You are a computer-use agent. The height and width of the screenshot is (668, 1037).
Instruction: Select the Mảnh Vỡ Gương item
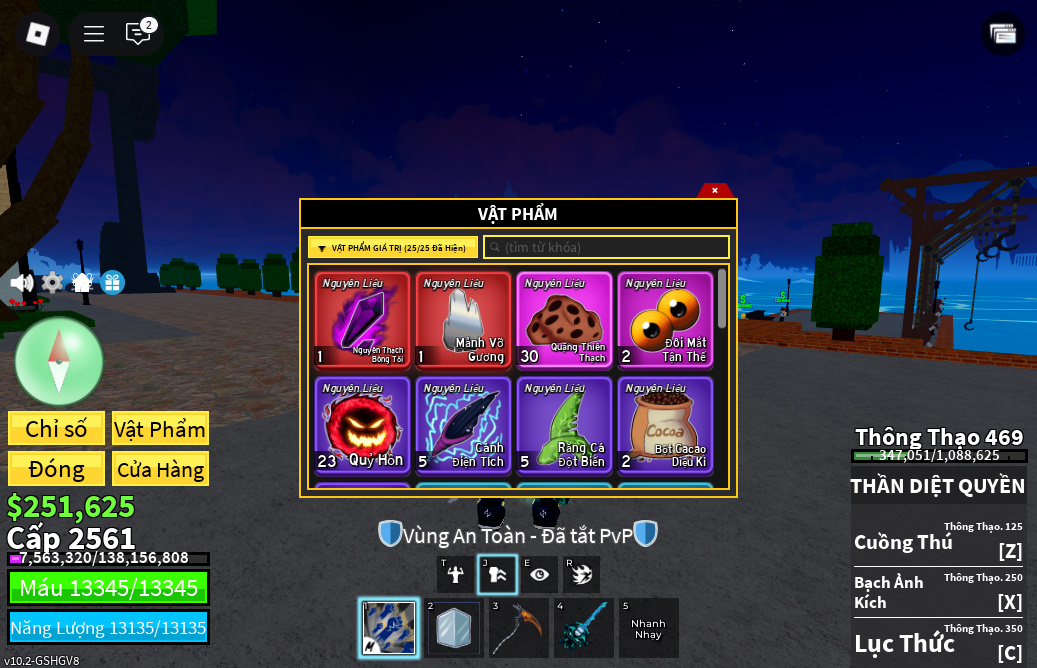point(463,320)
